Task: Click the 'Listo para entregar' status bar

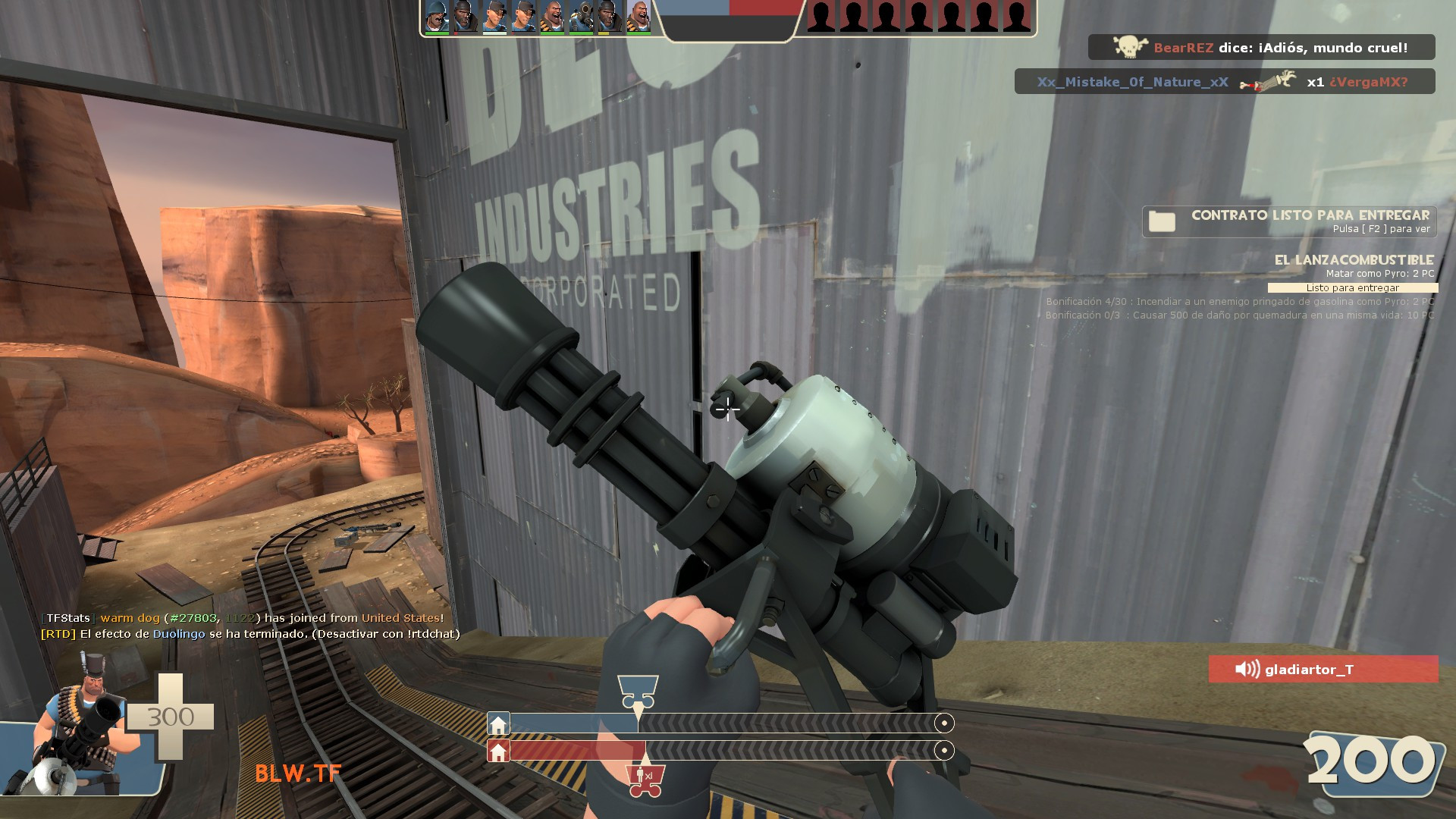Action: point(1354,288)
